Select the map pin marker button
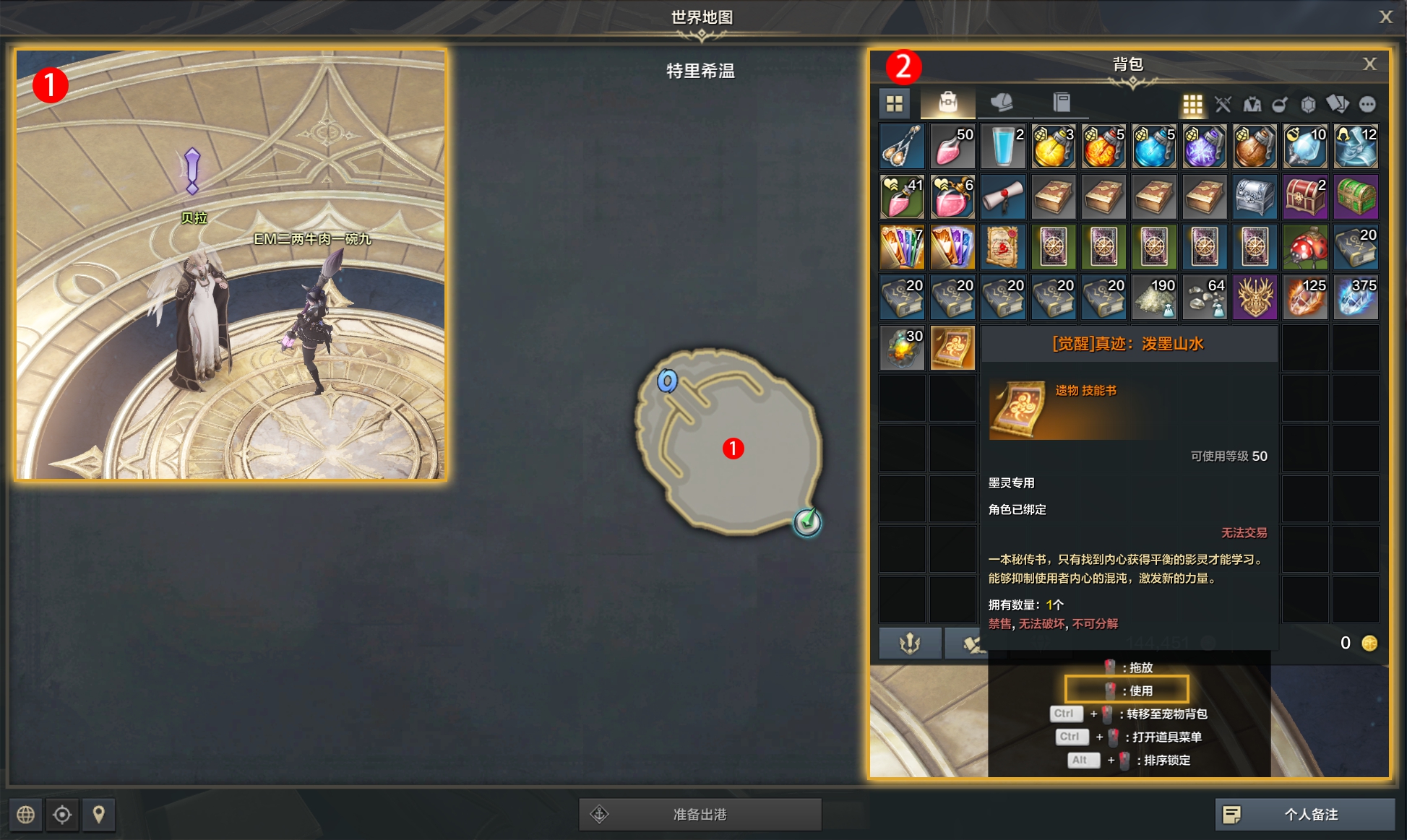Viewport: 1407px width, 840px height. tap(99, 815)
